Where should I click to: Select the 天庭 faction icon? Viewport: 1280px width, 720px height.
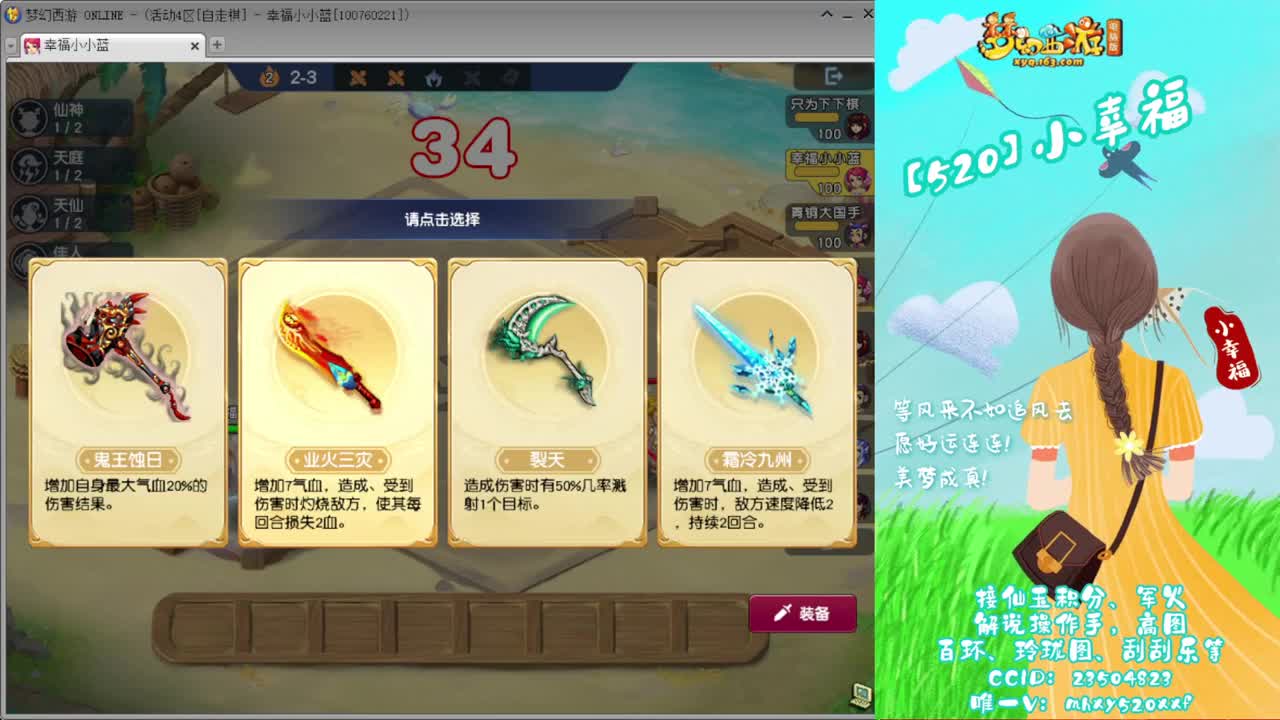pyautogui.click(x=26, y=165)
